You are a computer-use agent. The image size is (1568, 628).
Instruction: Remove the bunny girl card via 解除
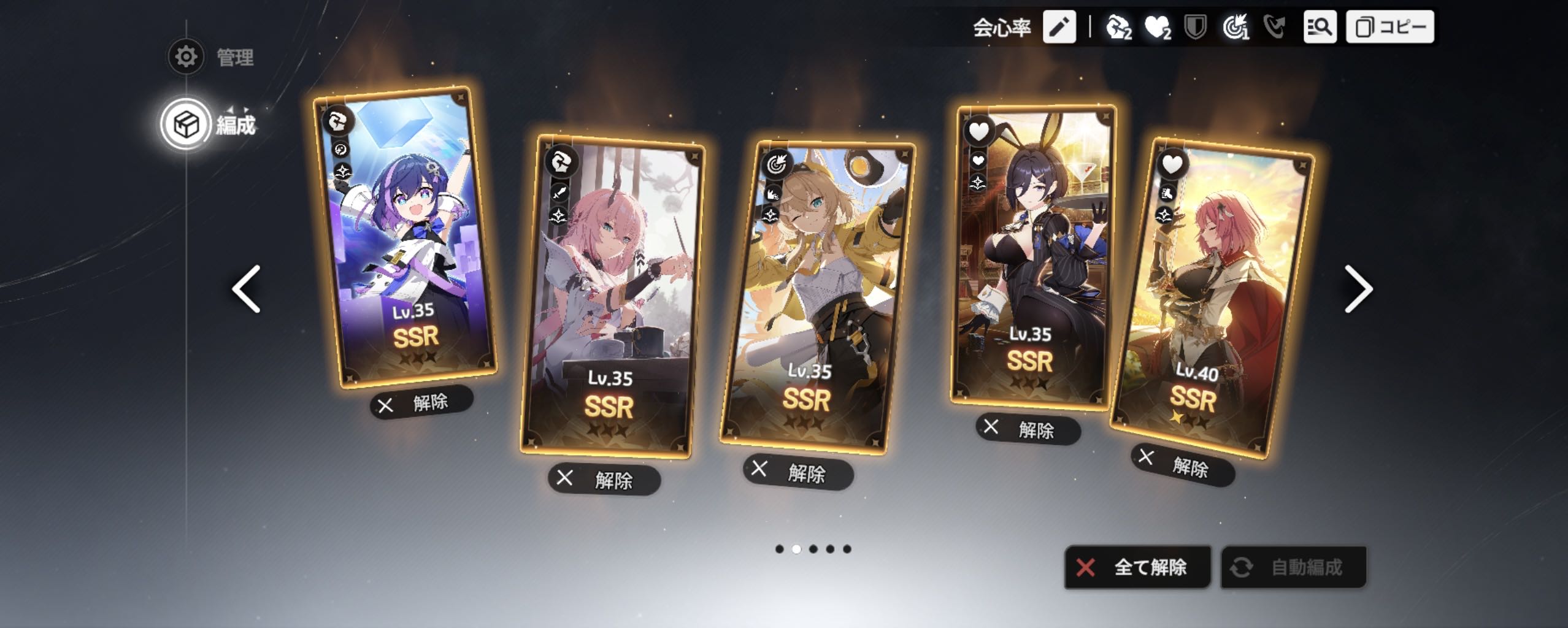(x=1028, y=429)
